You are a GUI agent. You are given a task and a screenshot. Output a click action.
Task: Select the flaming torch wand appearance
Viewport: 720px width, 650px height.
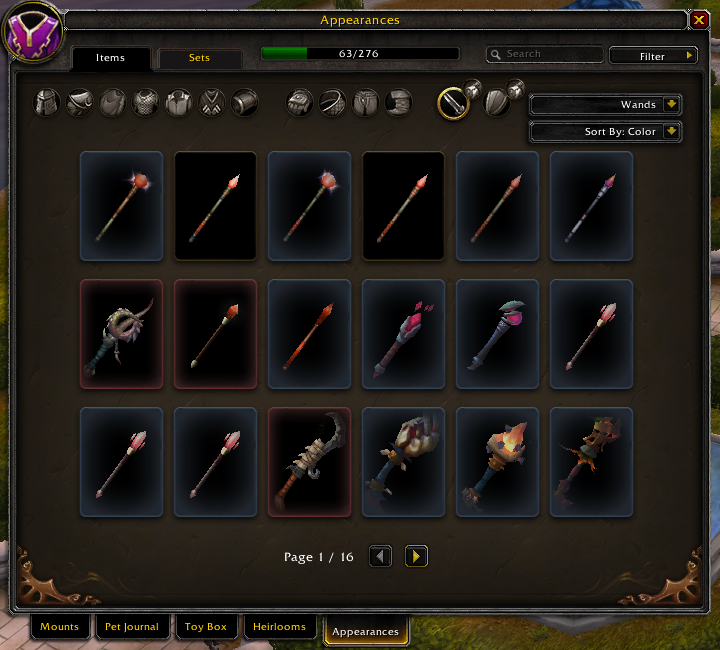click(x=497, y=462)
